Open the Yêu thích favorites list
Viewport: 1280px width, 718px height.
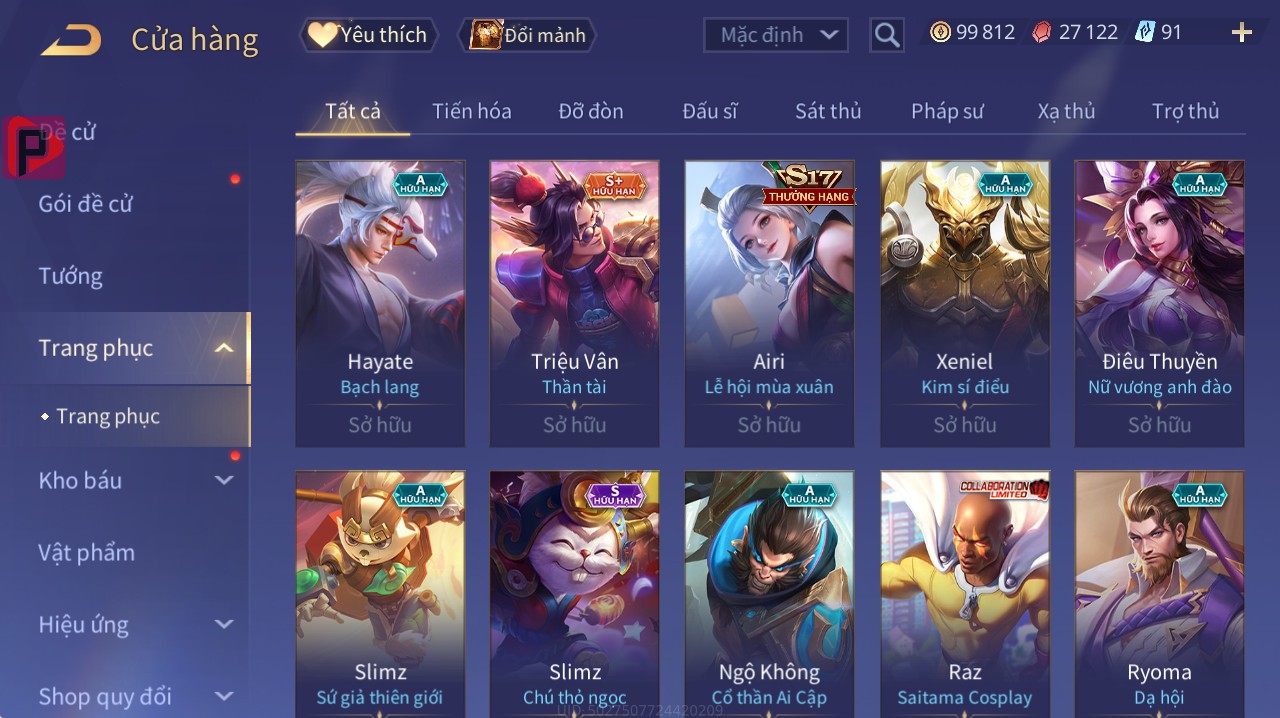pos(368,35)
